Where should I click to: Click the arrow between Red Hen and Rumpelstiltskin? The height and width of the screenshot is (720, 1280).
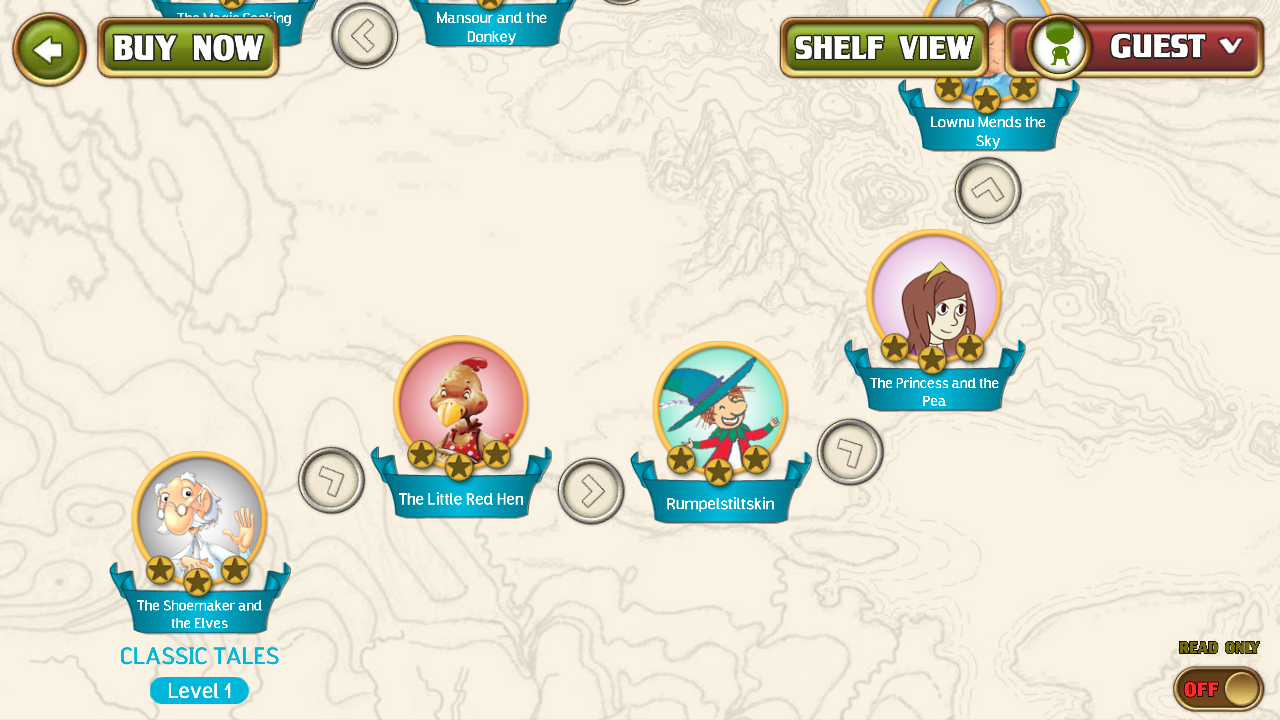coord(592,490)
